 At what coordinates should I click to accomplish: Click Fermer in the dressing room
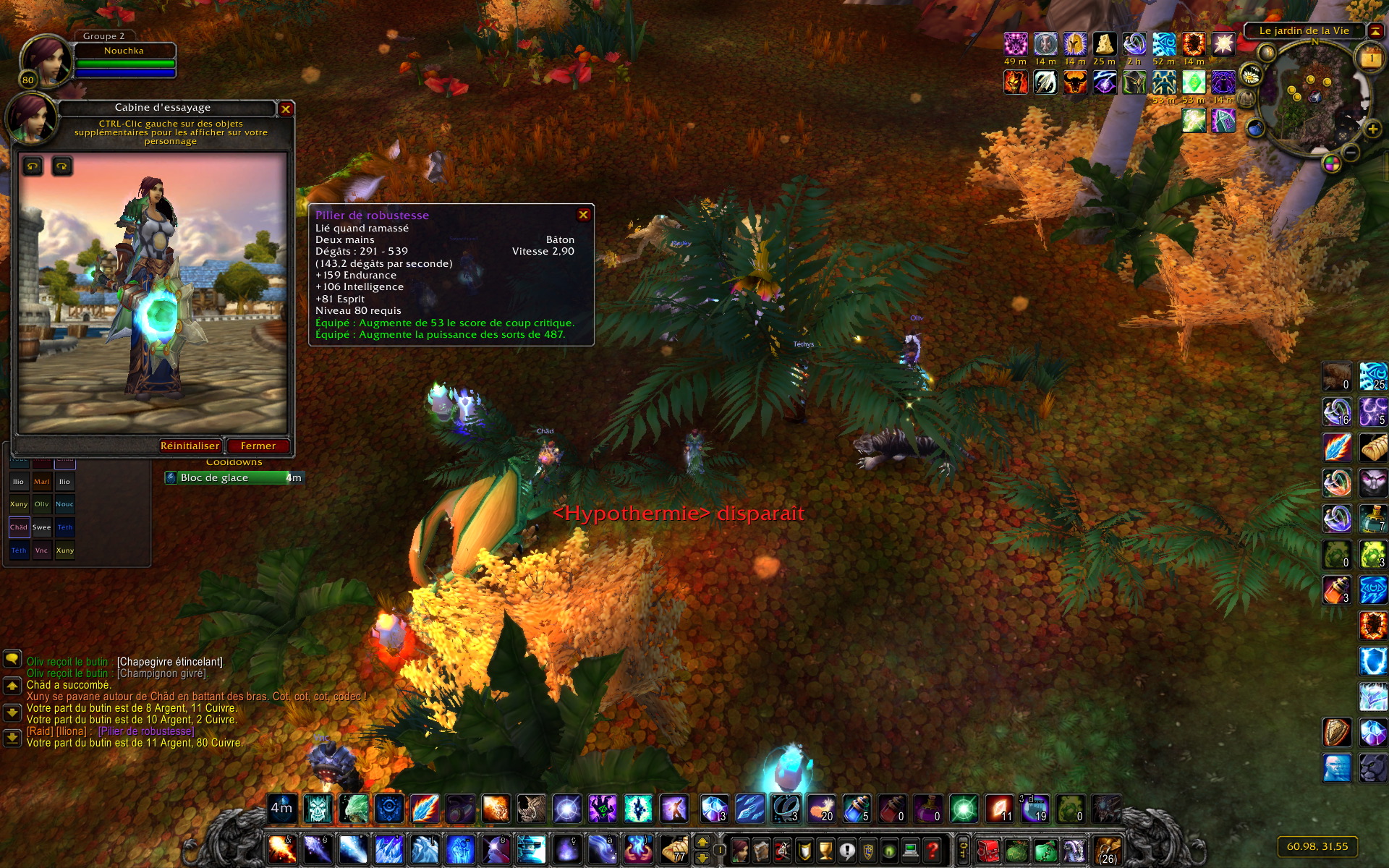pyautogui.click(x=258, y=446)
